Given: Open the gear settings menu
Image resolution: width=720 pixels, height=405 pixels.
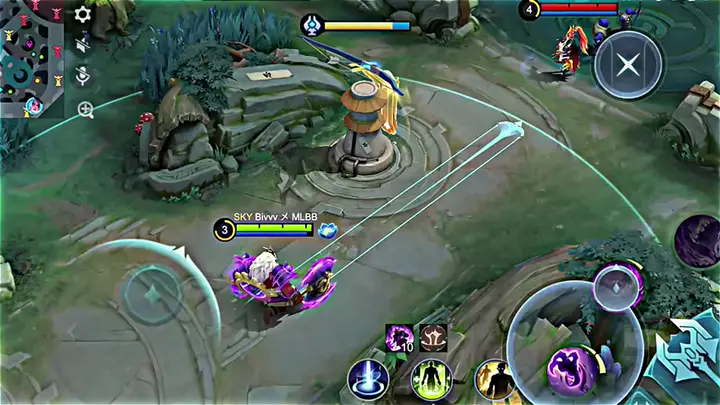Looking at the screenshot, I should tap(83, 15).
